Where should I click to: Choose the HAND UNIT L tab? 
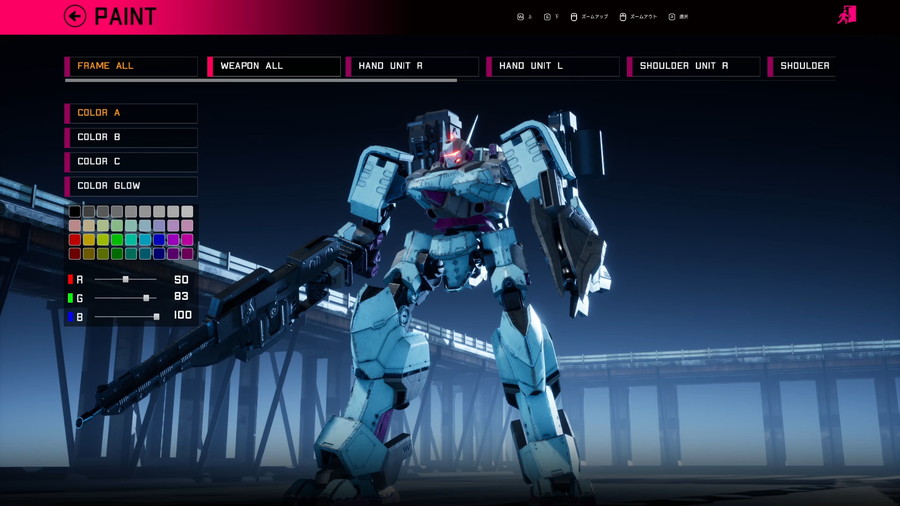(x=553, y=66)
